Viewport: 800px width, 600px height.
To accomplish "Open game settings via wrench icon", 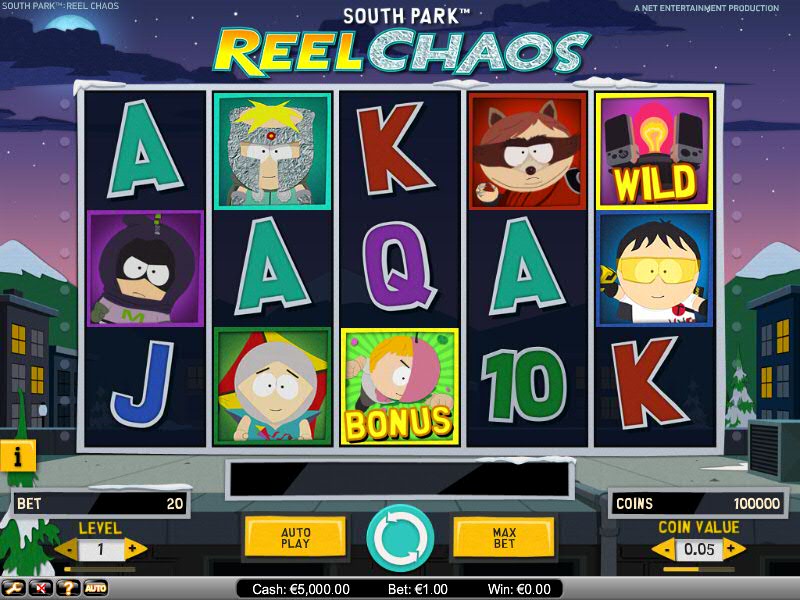I will (x=14, y=588).
